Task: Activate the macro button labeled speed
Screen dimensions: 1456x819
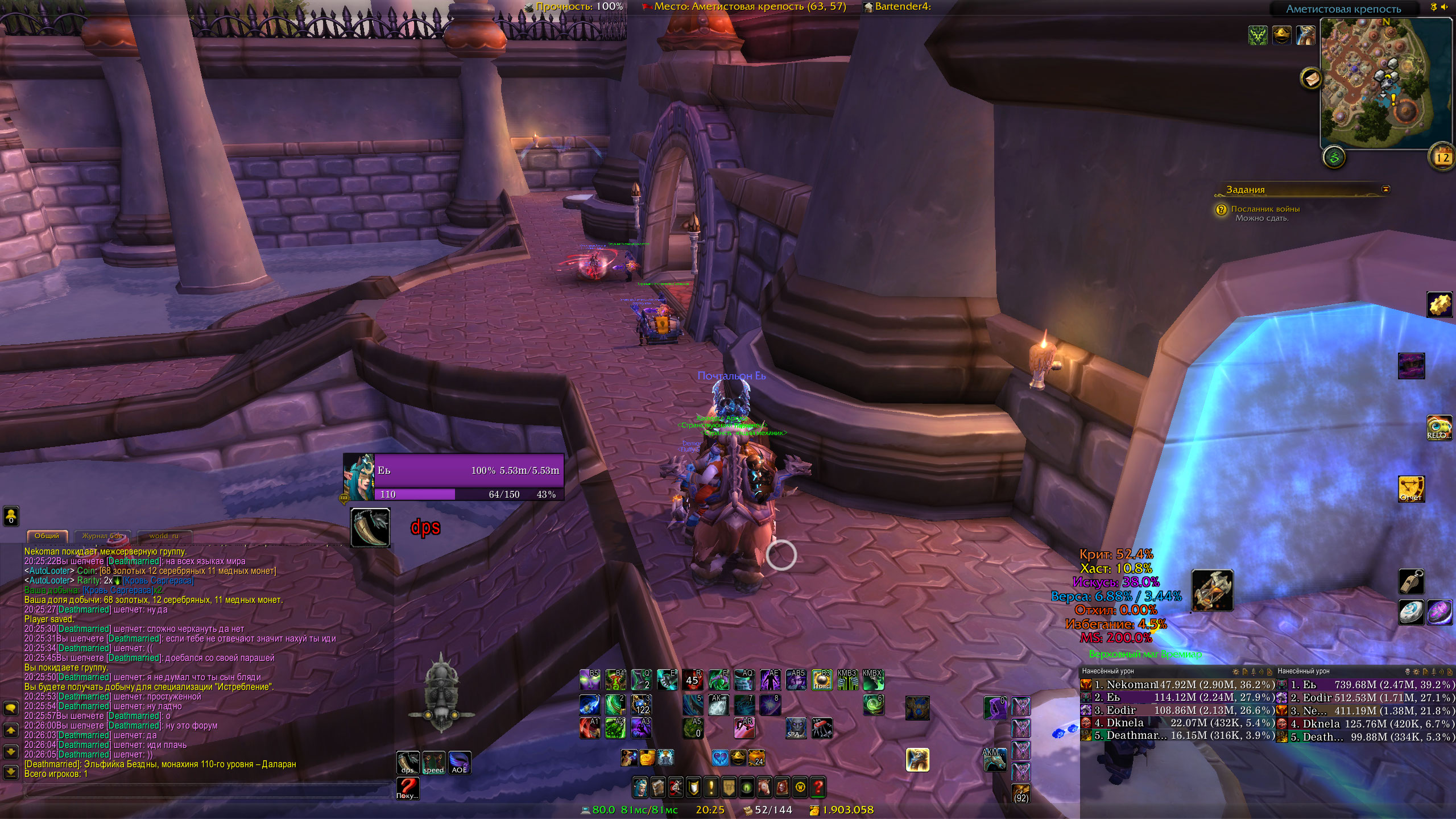Action: (x=433, y=762)
